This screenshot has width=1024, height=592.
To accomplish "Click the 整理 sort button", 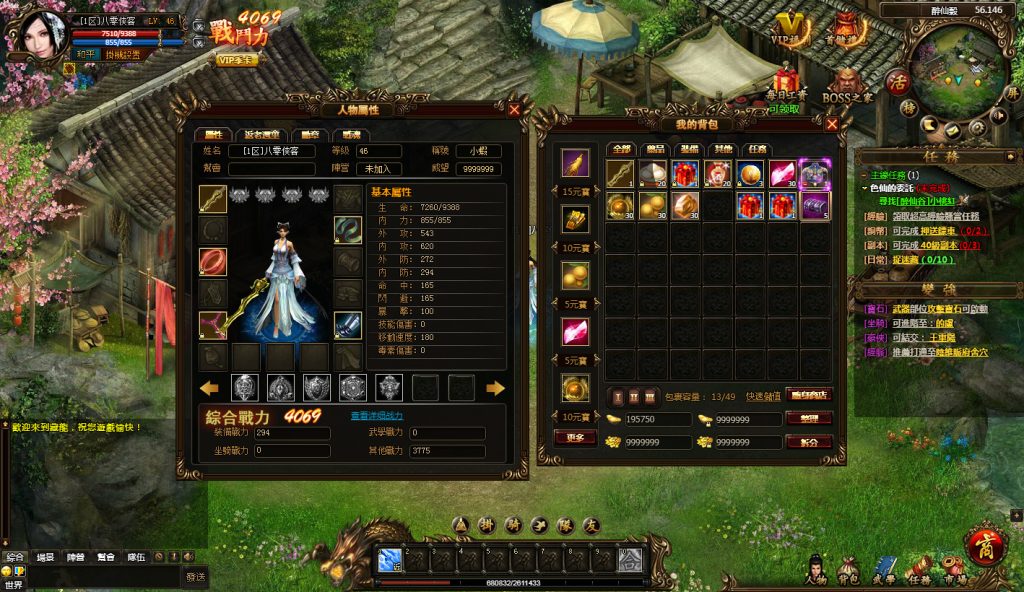I will pyautogui.click(x=808, y=419).
